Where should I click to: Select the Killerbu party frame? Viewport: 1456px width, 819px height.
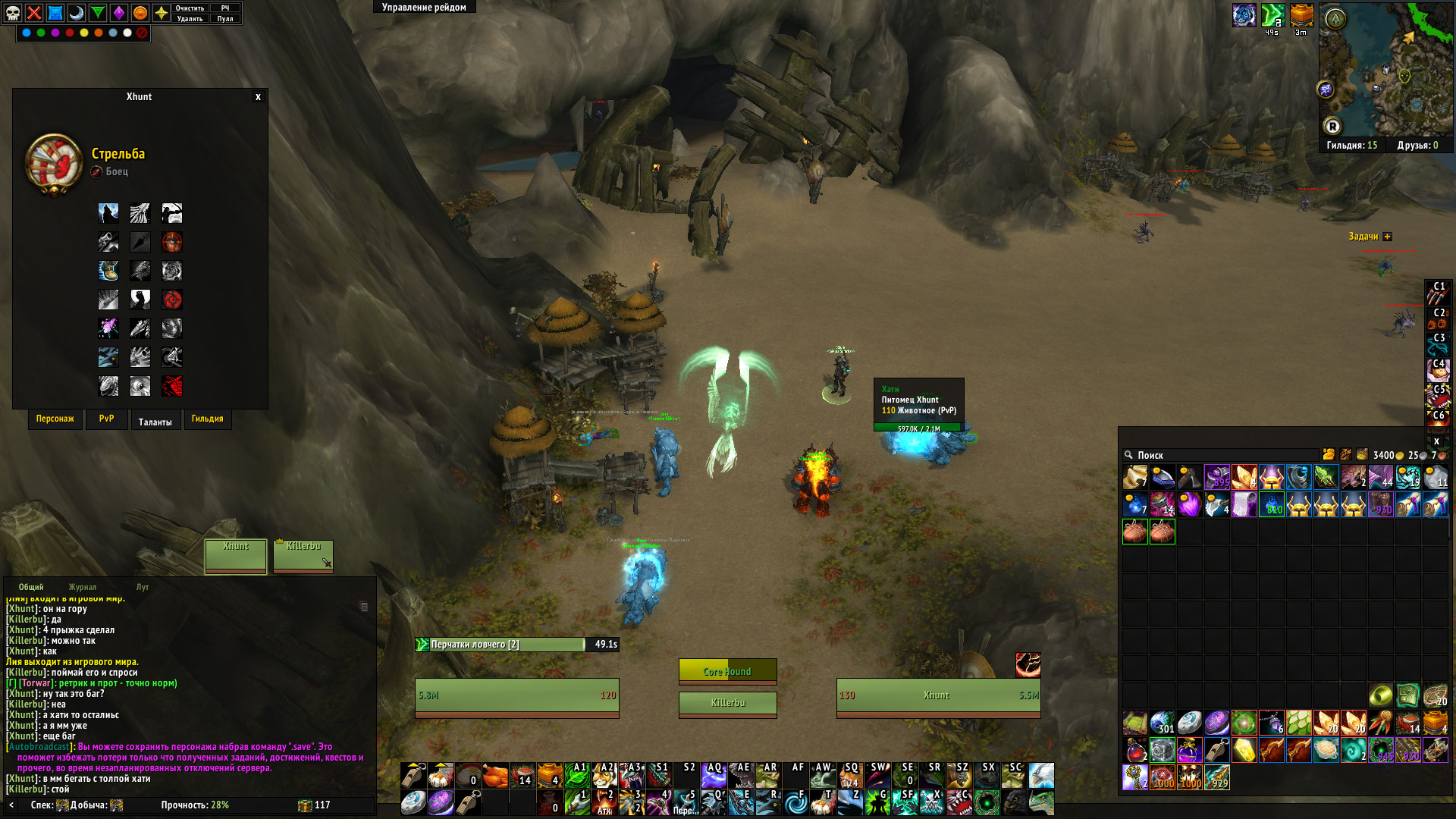303,556
